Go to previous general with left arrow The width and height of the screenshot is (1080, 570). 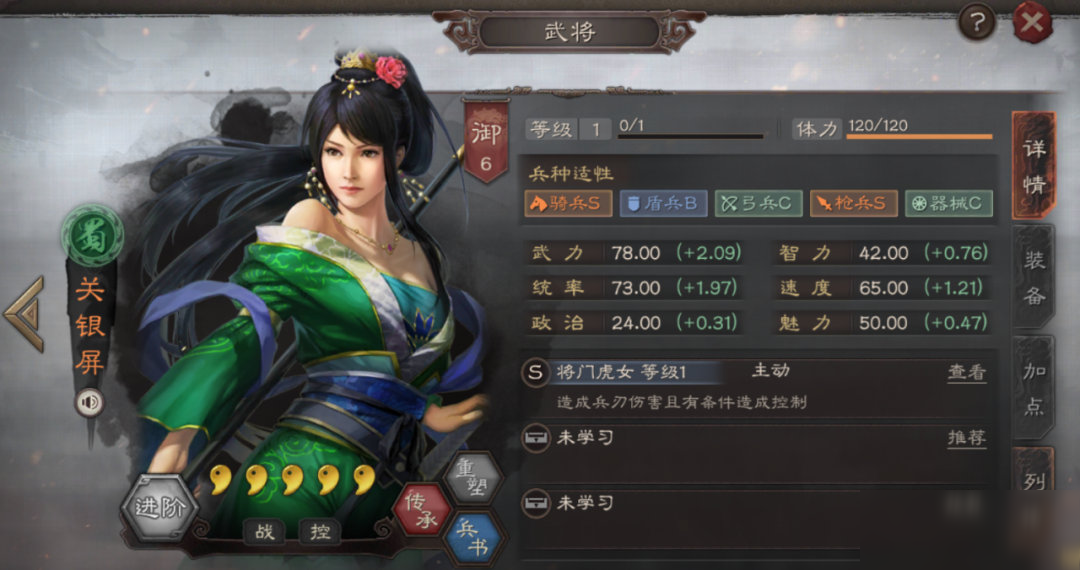click(x=23, y=313)
